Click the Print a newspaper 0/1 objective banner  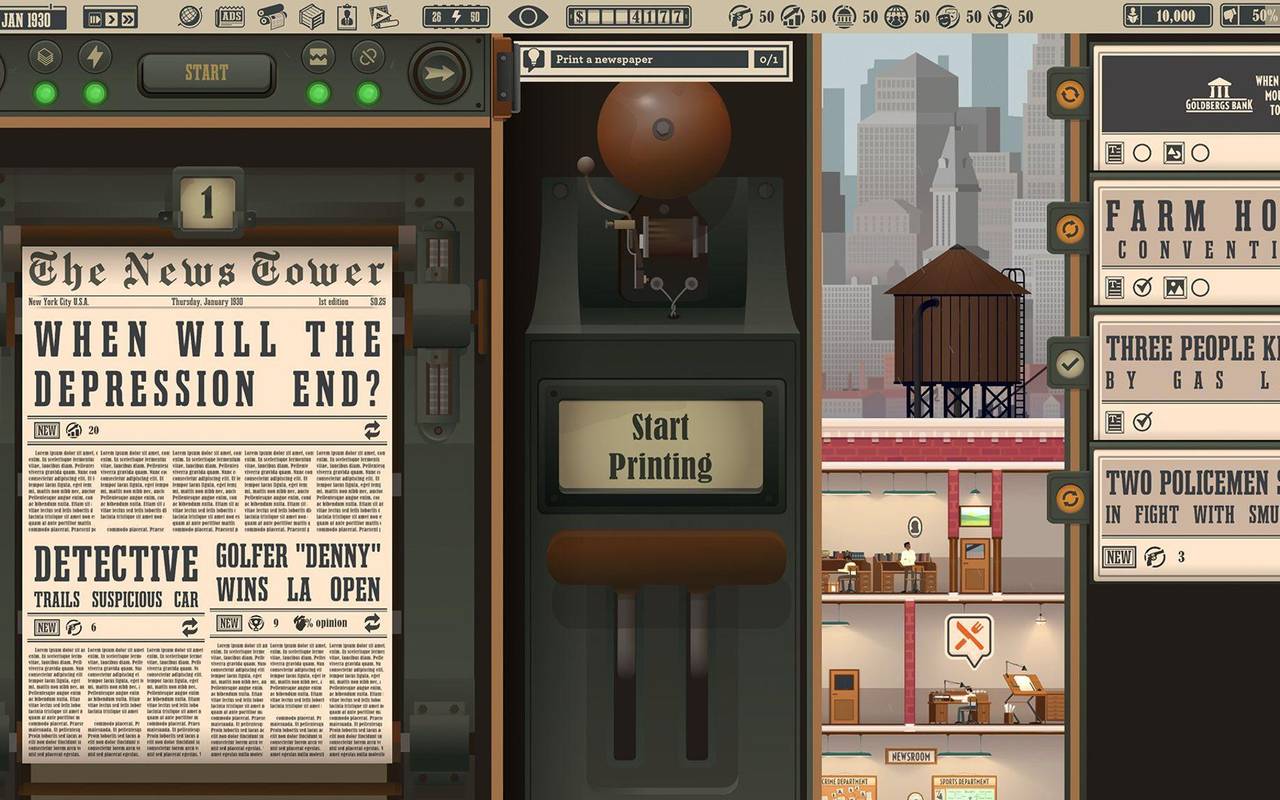650,60
